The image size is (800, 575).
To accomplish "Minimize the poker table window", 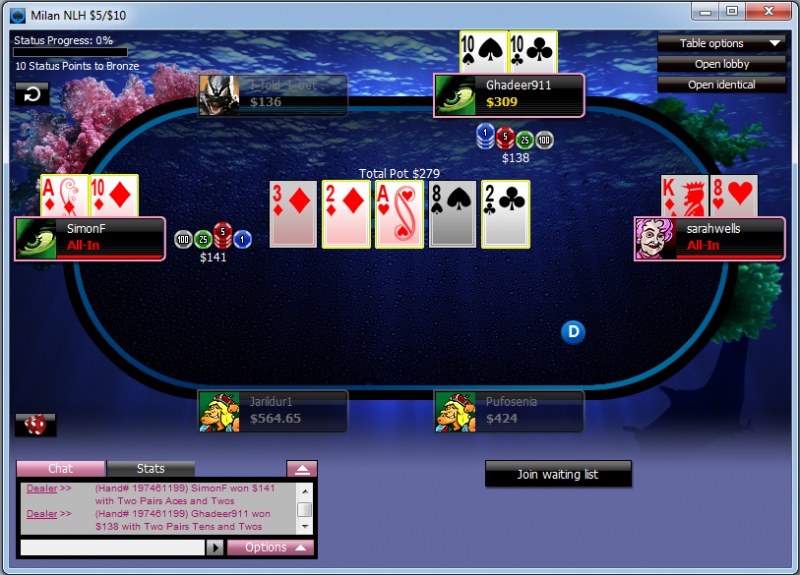I will click(x=706, y=11).
